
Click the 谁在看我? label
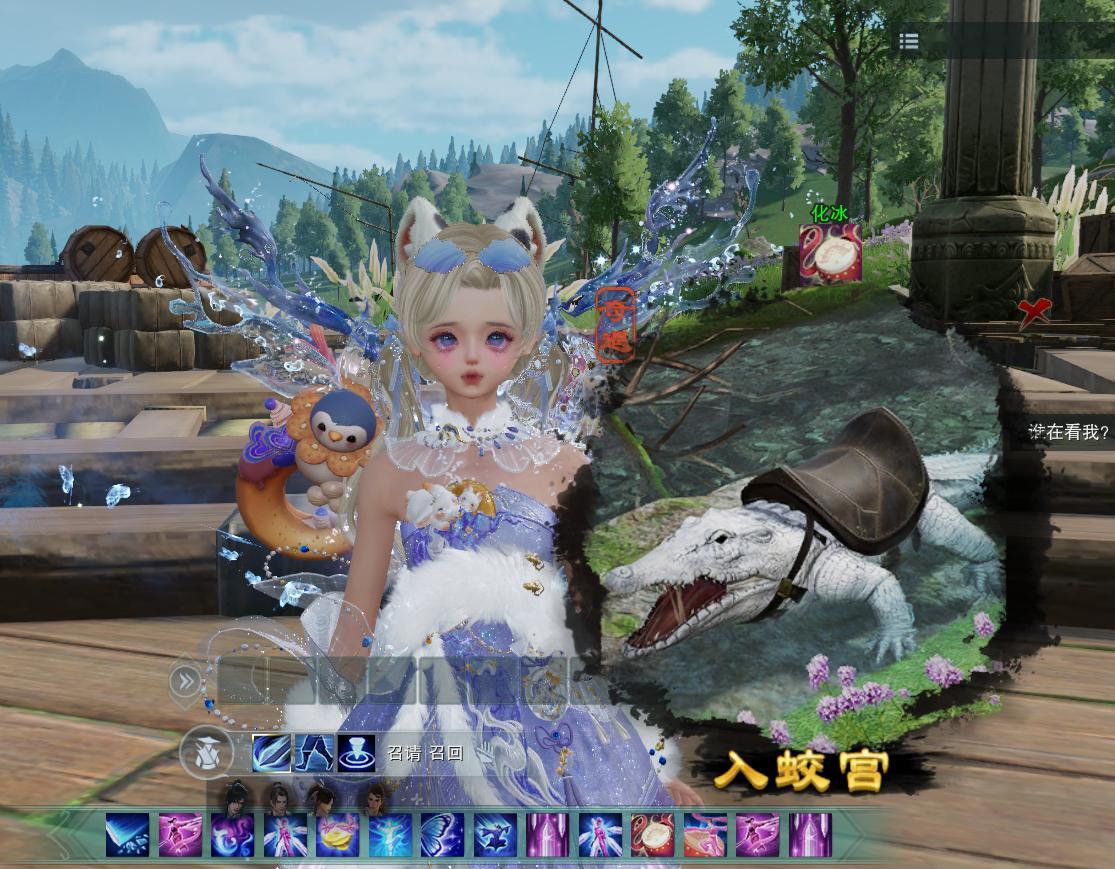click(x=1069, y=432)
